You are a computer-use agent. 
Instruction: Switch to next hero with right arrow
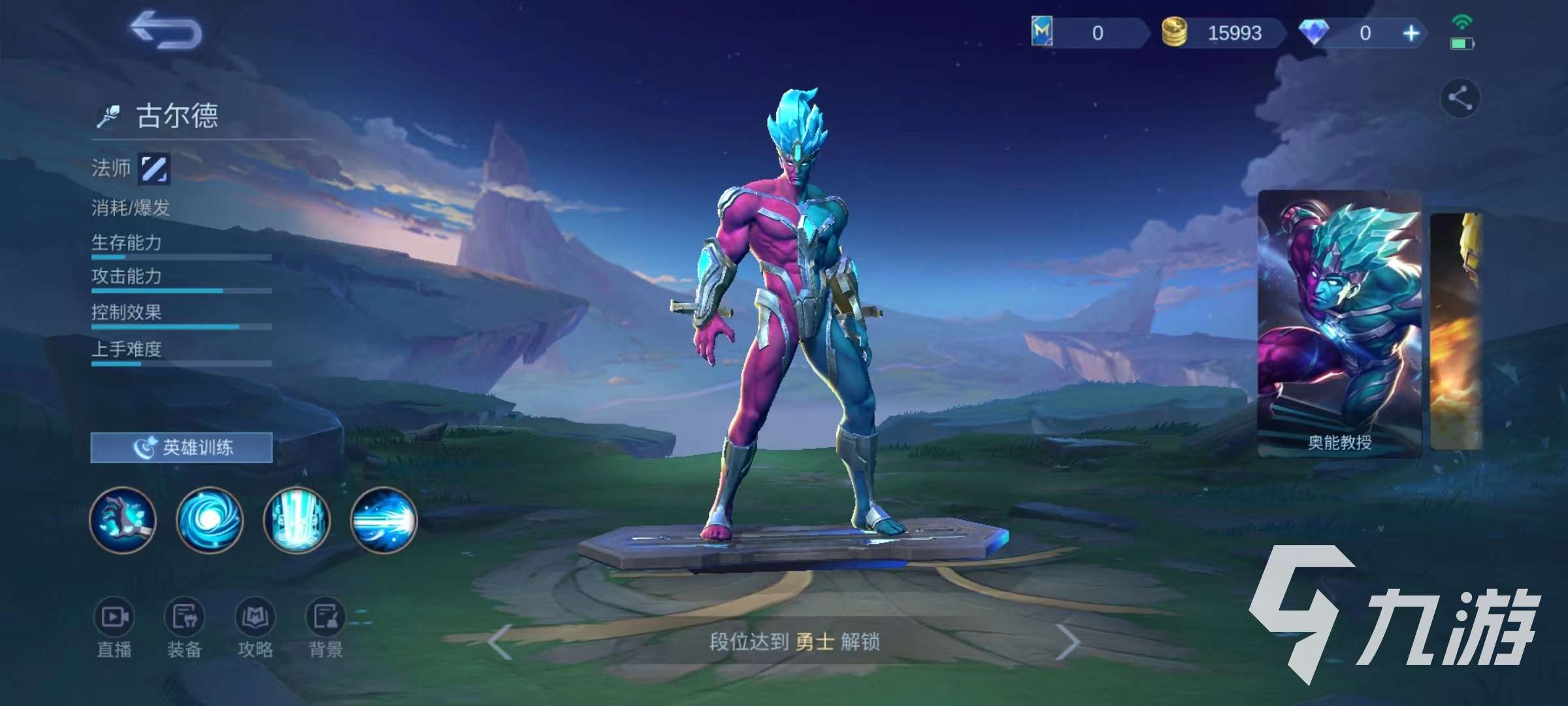(1068, 642)
